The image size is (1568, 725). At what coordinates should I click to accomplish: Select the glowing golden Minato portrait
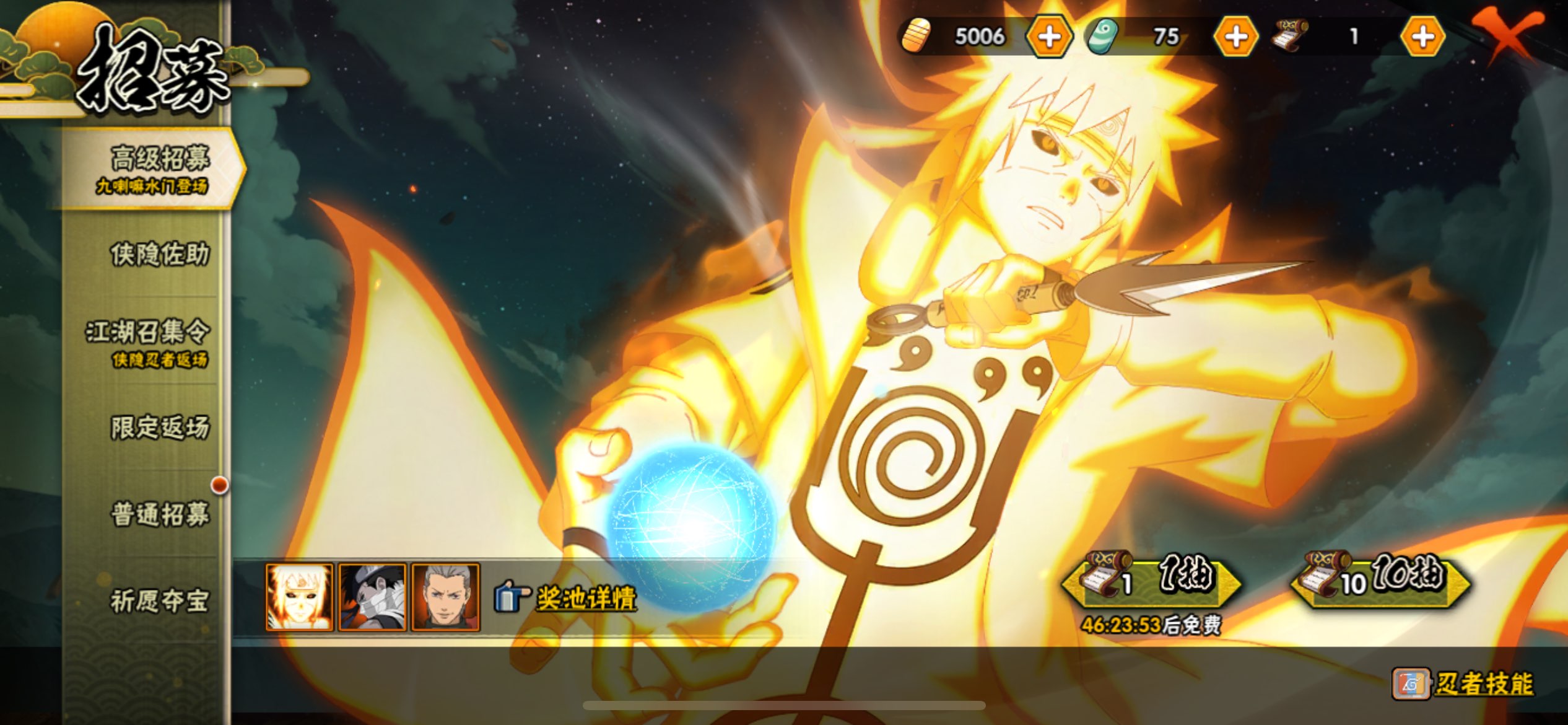[299, 597]
